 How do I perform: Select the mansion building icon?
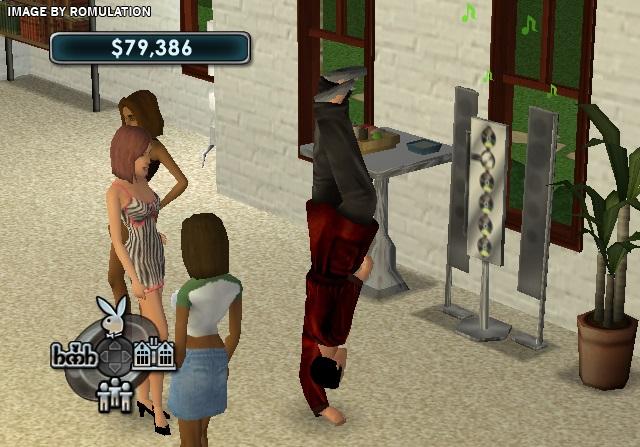154,354
